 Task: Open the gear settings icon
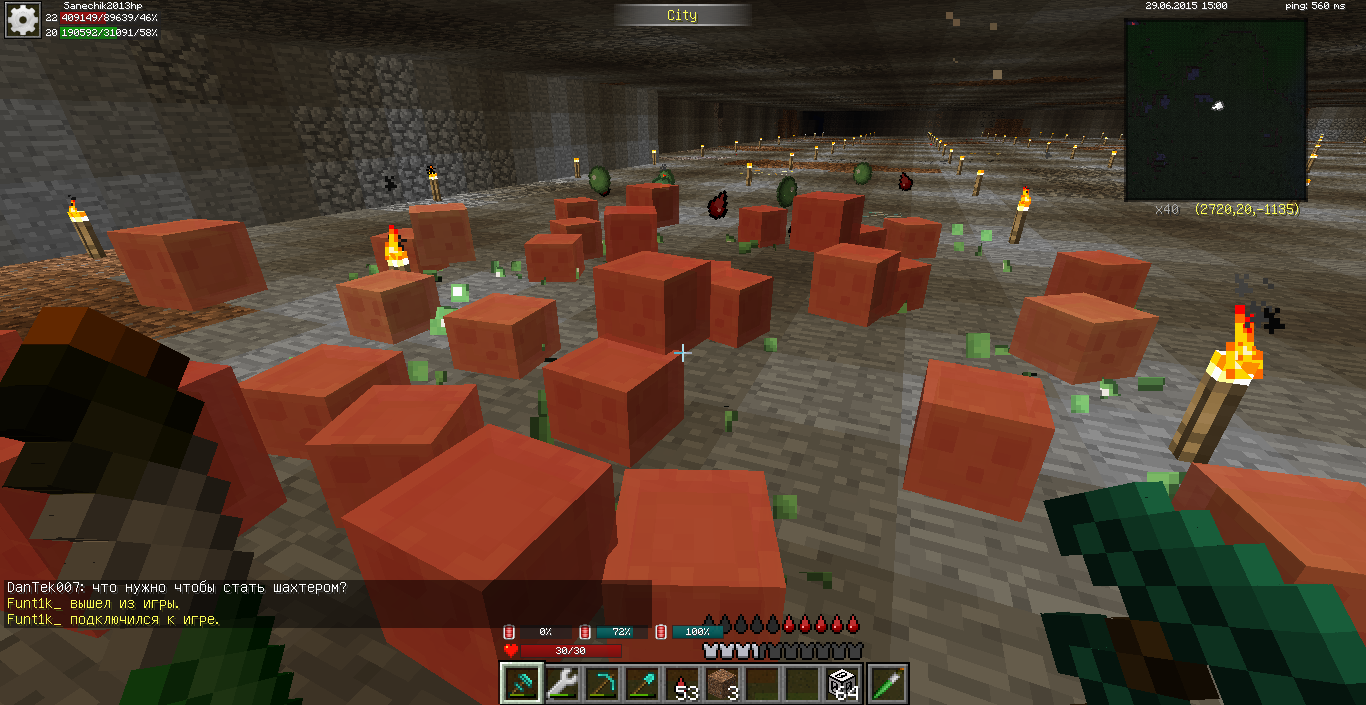[x=23, y=19]
